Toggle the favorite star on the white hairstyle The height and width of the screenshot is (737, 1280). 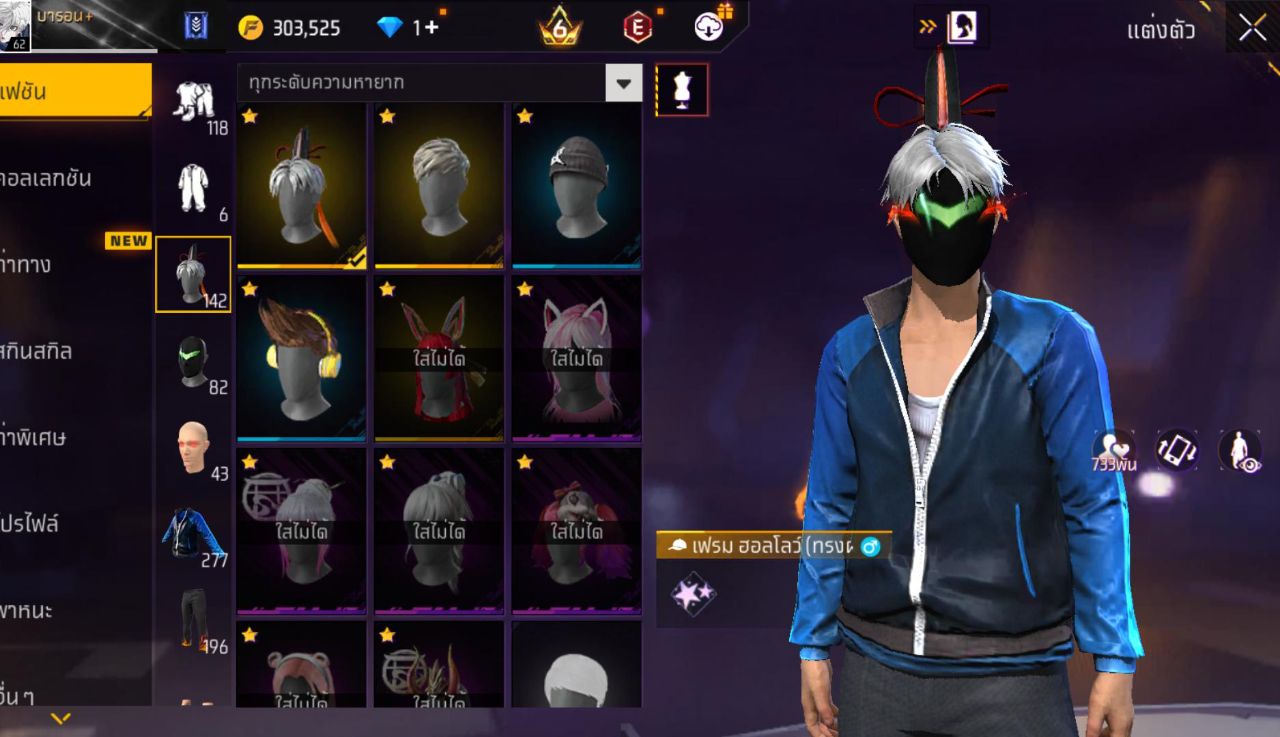(386, 116)
